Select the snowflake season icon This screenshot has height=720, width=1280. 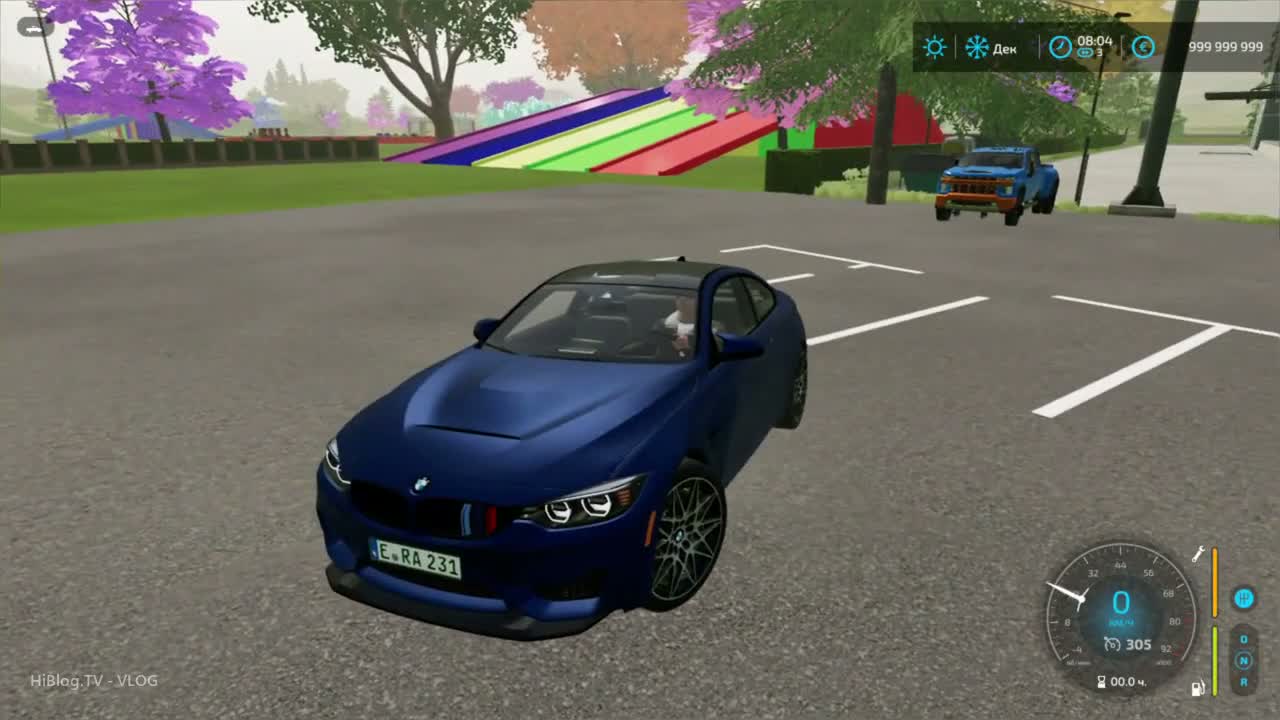click(976, 47)
